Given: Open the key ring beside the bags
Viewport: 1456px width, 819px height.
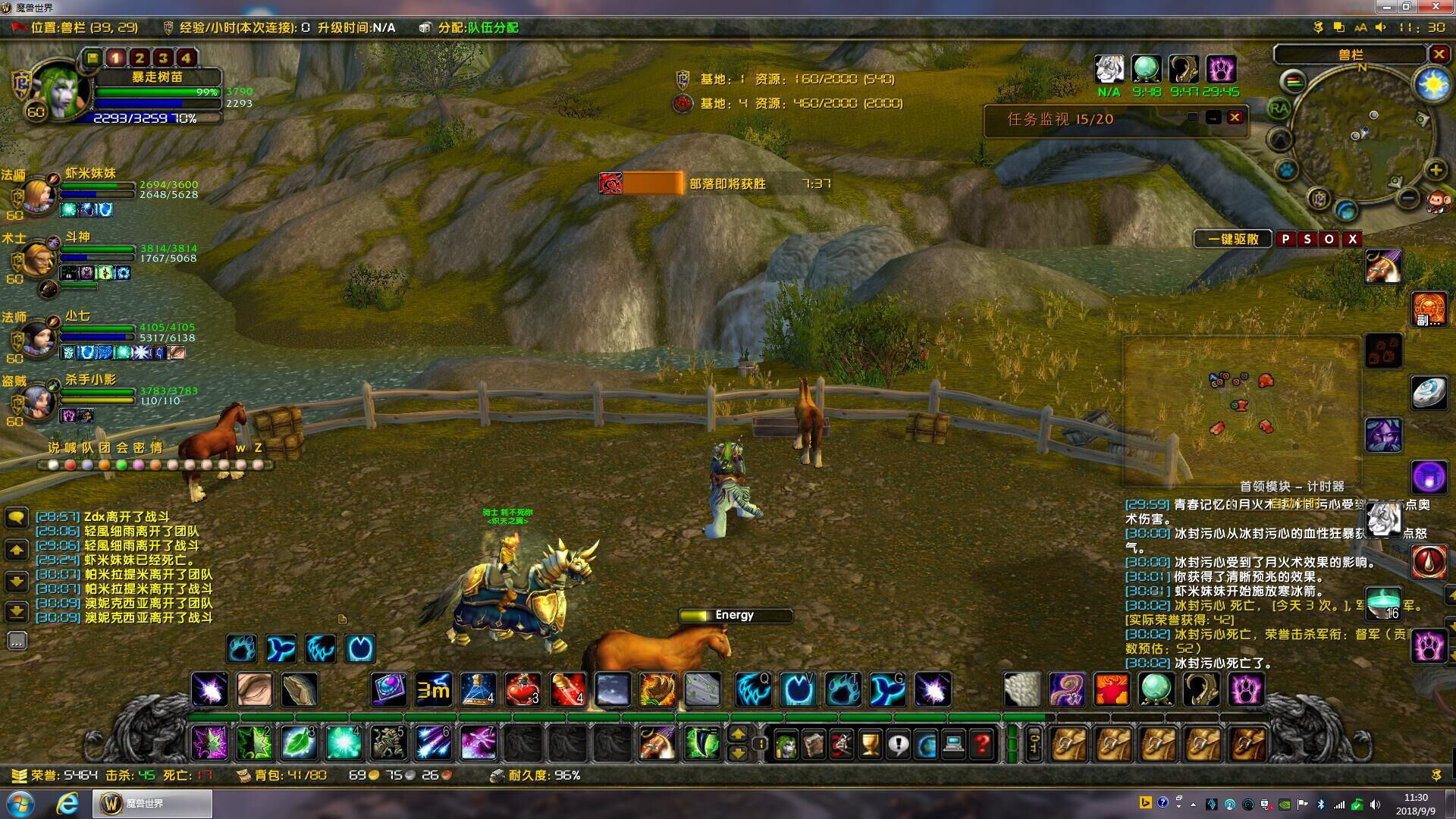Looking at the screenshot, I should point(1034,744).
